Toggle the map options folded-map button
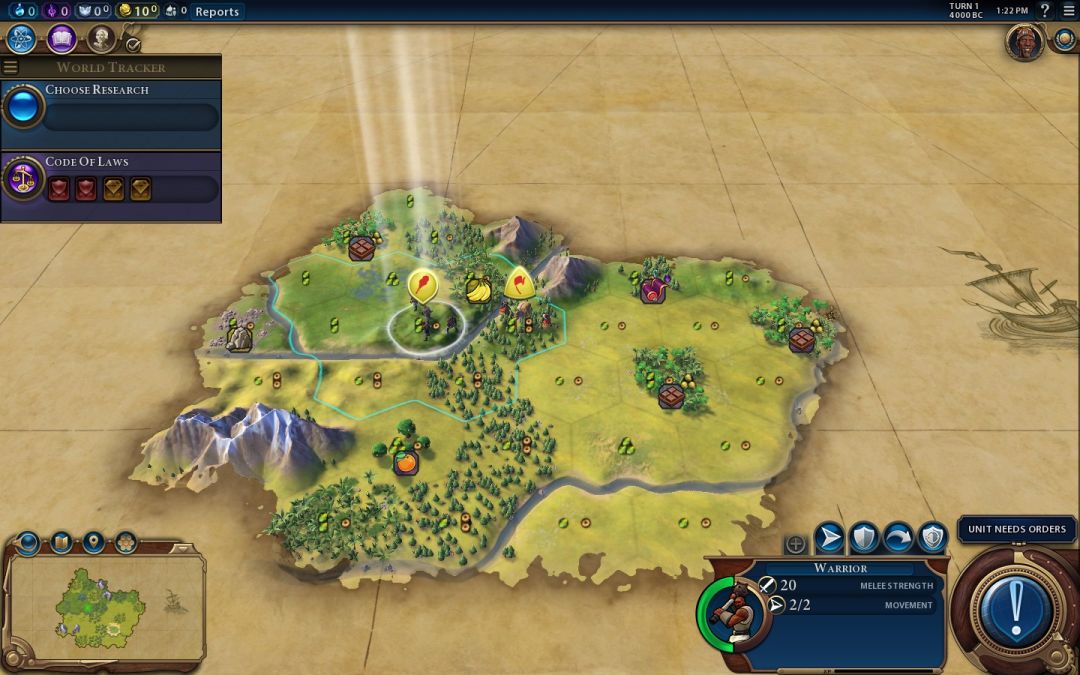 61,543
